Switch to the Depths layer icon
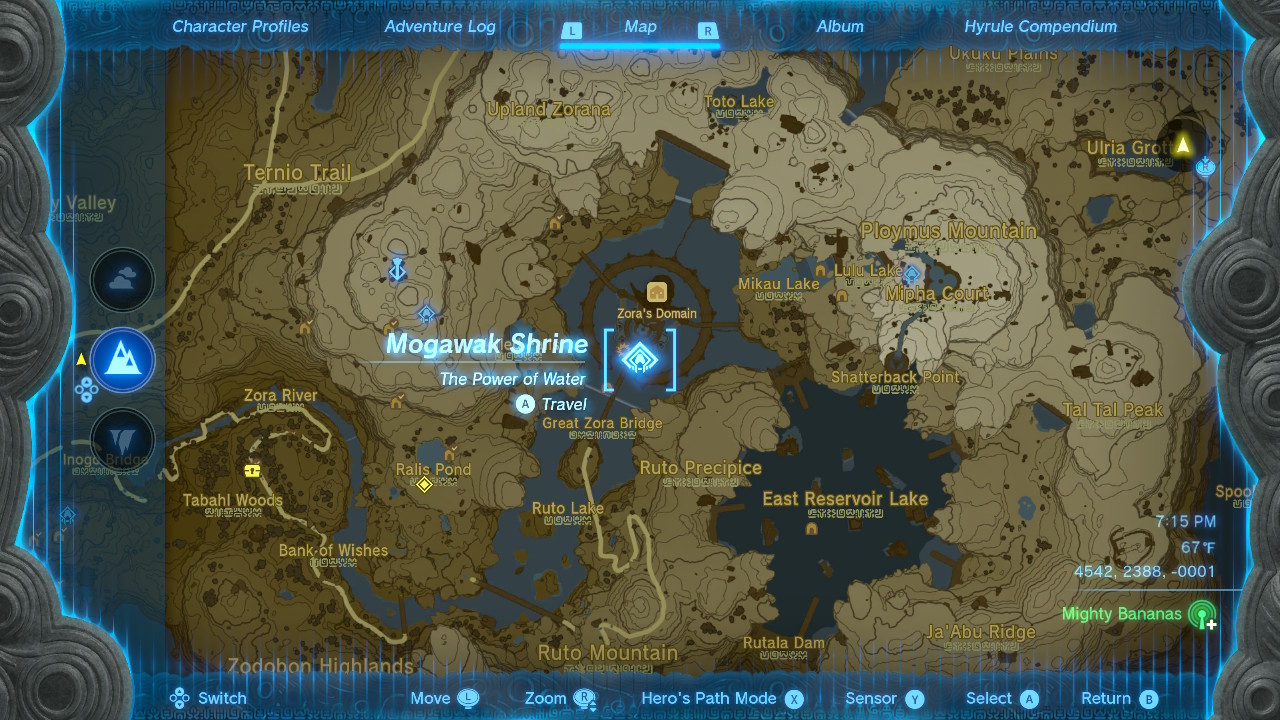Image resolution: width=1280 pixels, height=720 pixels. point(122,440)
